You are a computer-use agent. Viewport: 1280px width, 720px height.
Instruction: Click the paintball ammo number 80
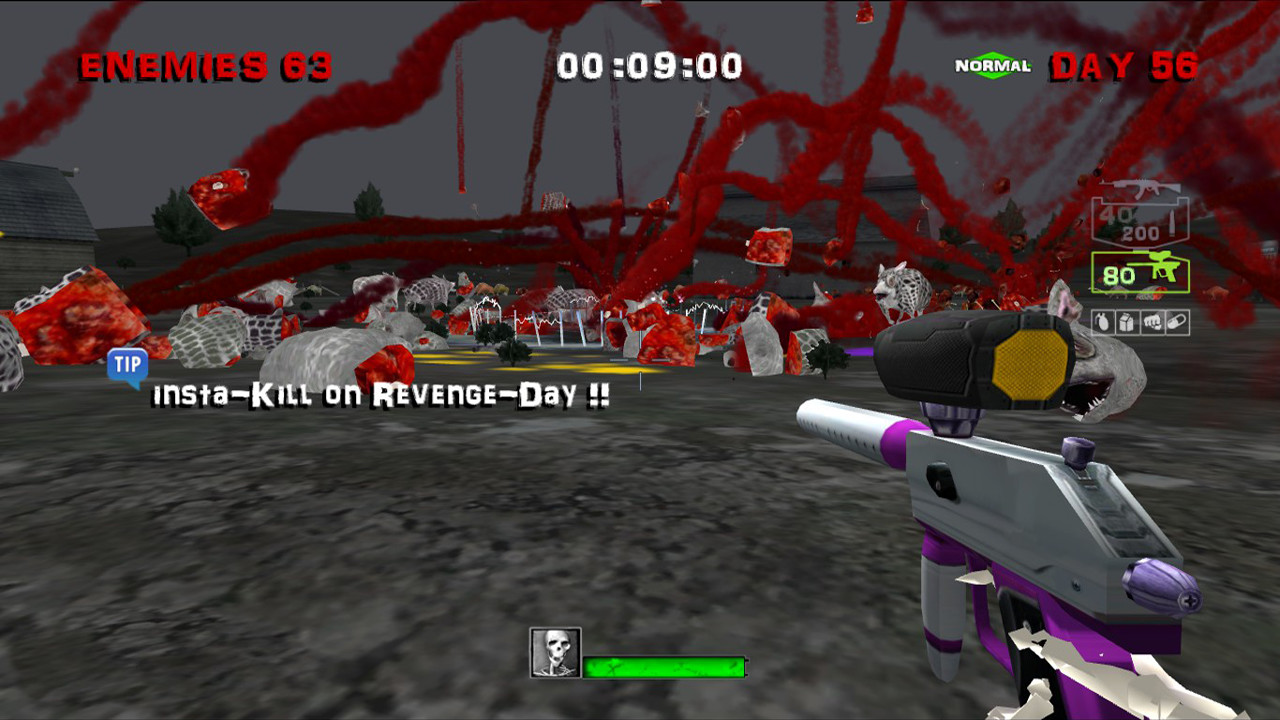coord(1119,274)
